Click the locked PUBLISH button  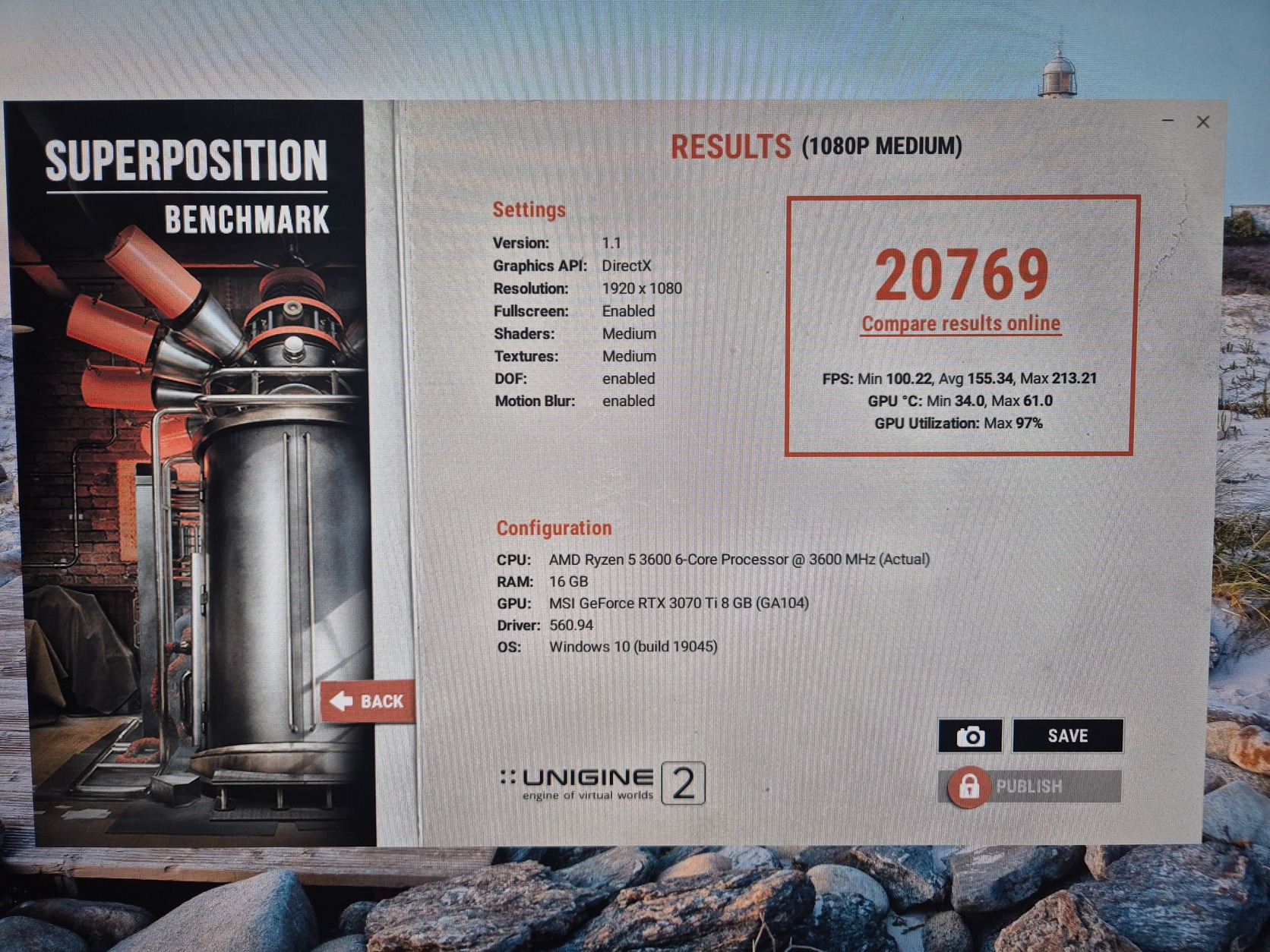pyautogui.click(x=1029, y=787)
